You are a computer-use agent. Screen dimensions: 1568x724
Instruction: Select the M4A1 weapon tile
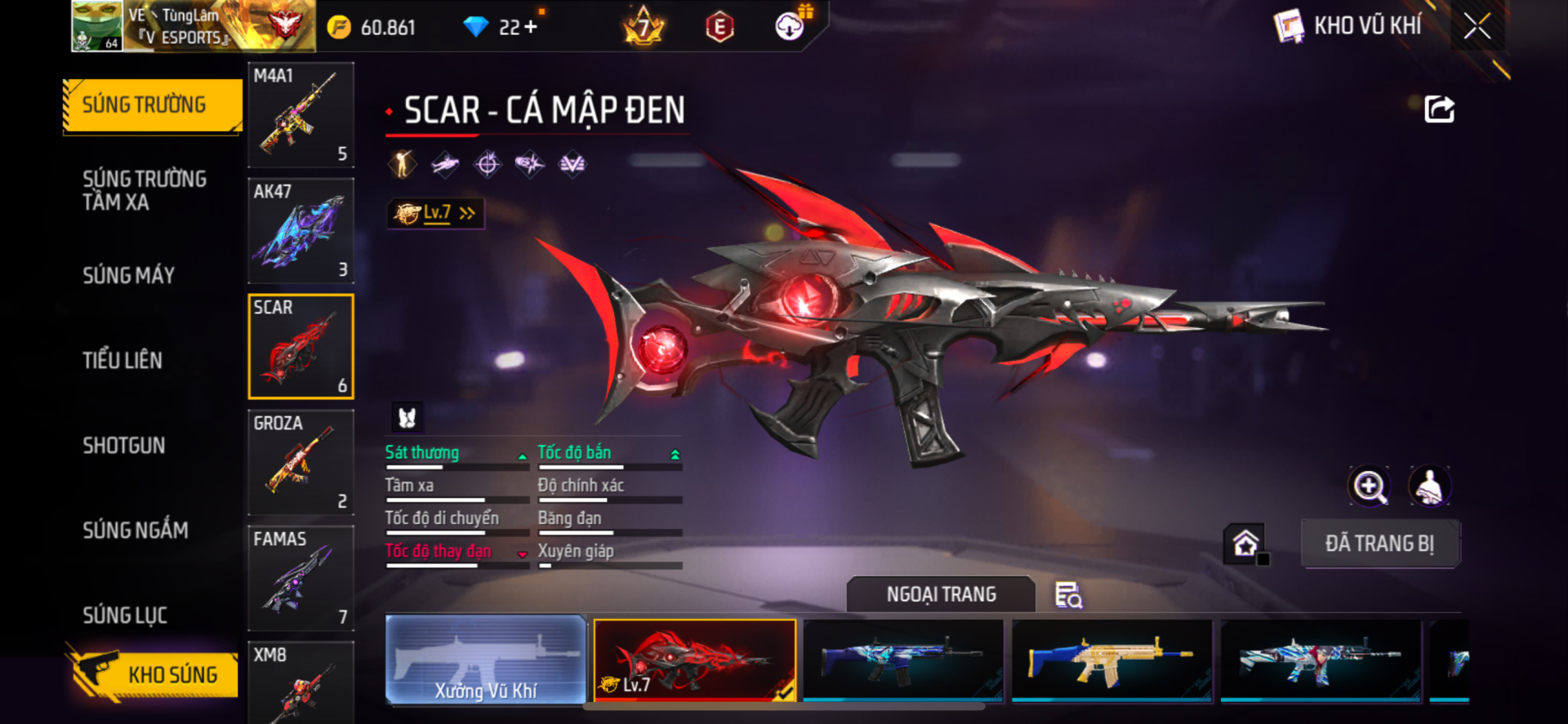301,115
